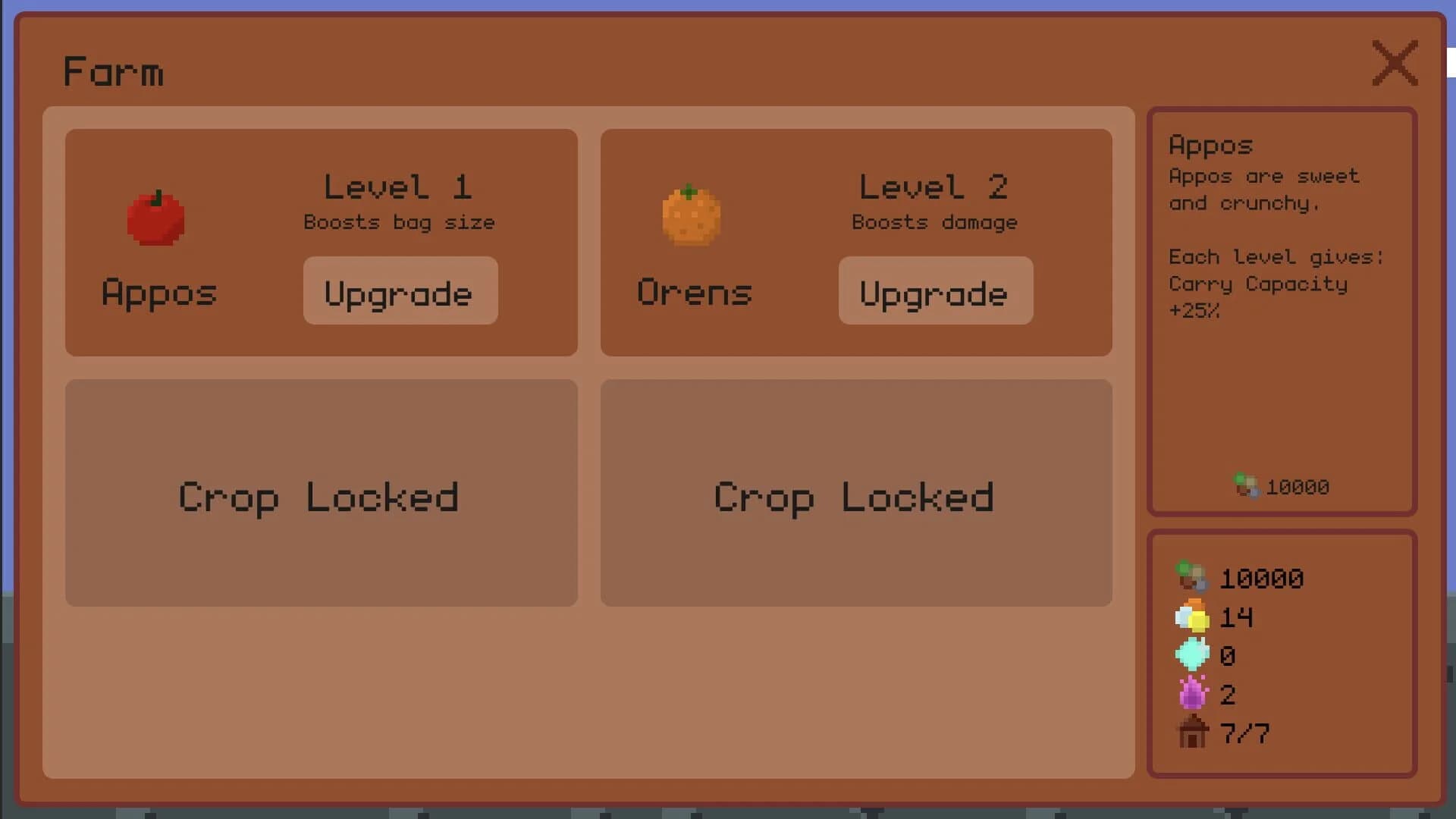This screenshot has height=819, width=1456.
Task: Click the Level 2 label on Orens card
Action: click(934, 186)
